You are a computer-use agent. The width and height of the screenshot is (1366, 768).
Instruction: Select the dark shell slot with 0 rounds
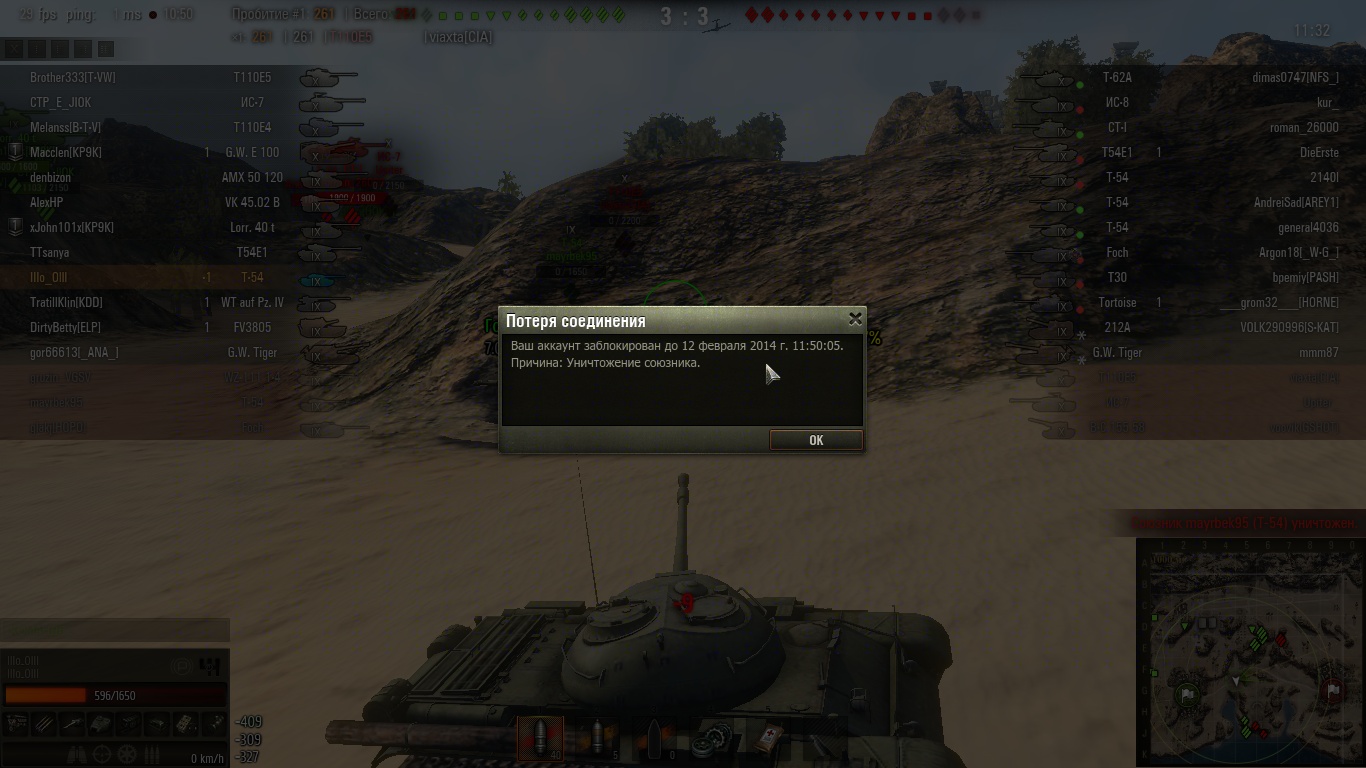(x=655, y=739)
